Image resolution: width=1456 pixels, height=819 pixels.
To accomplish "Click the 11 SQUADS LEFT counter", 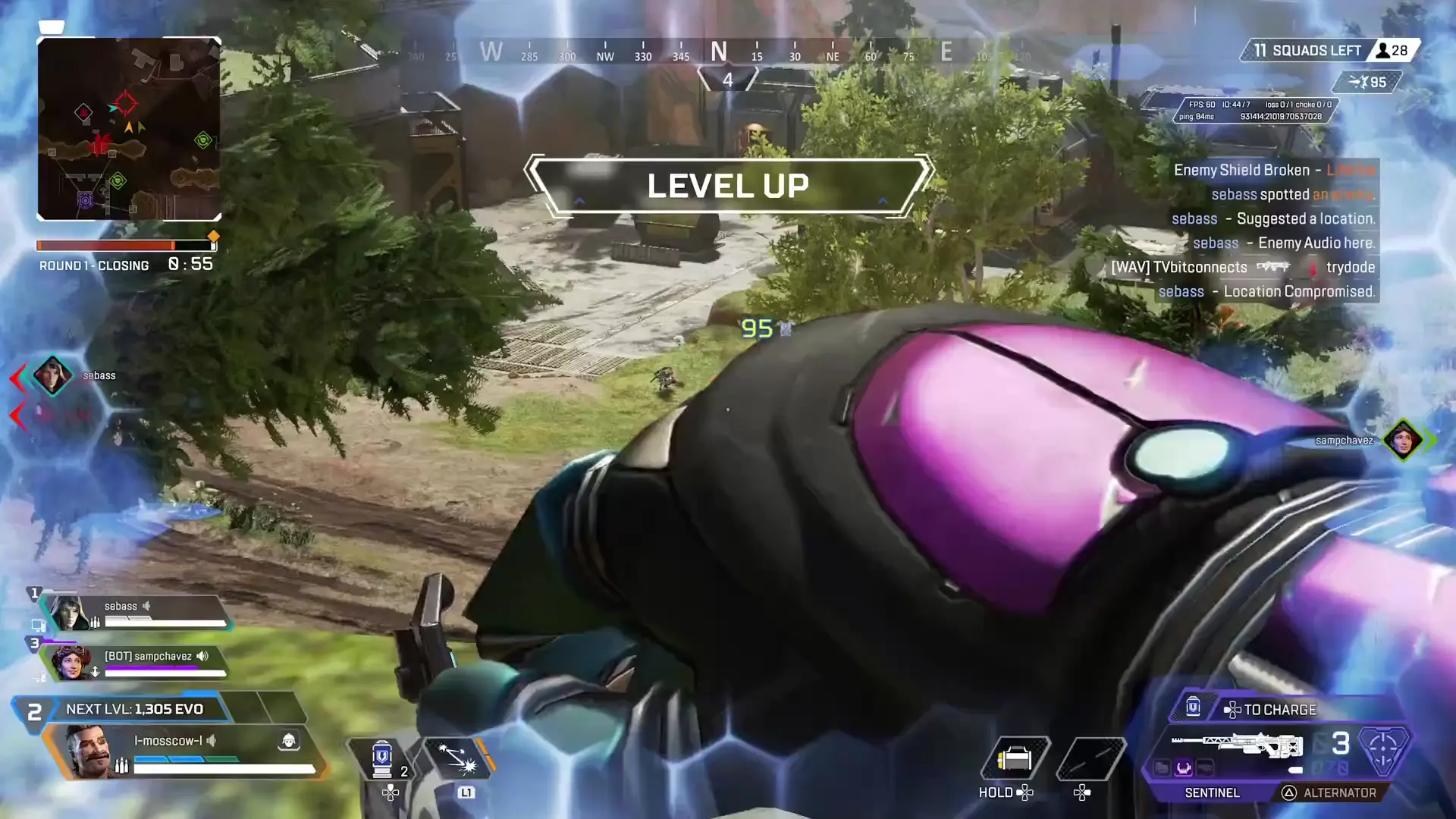I will click(1308, 49).
